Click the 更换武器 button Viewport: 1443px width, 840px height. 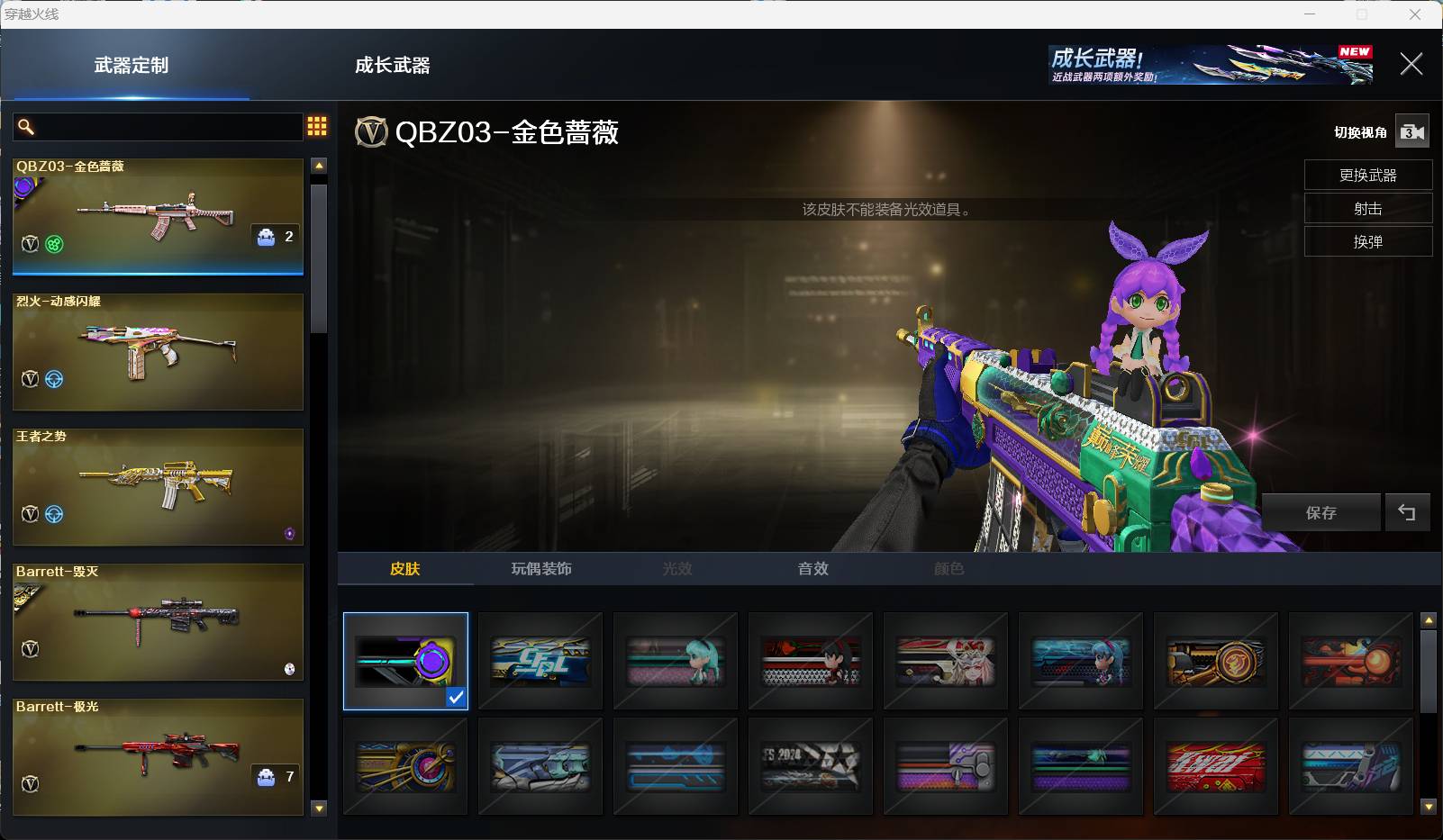click(1367, 175)
